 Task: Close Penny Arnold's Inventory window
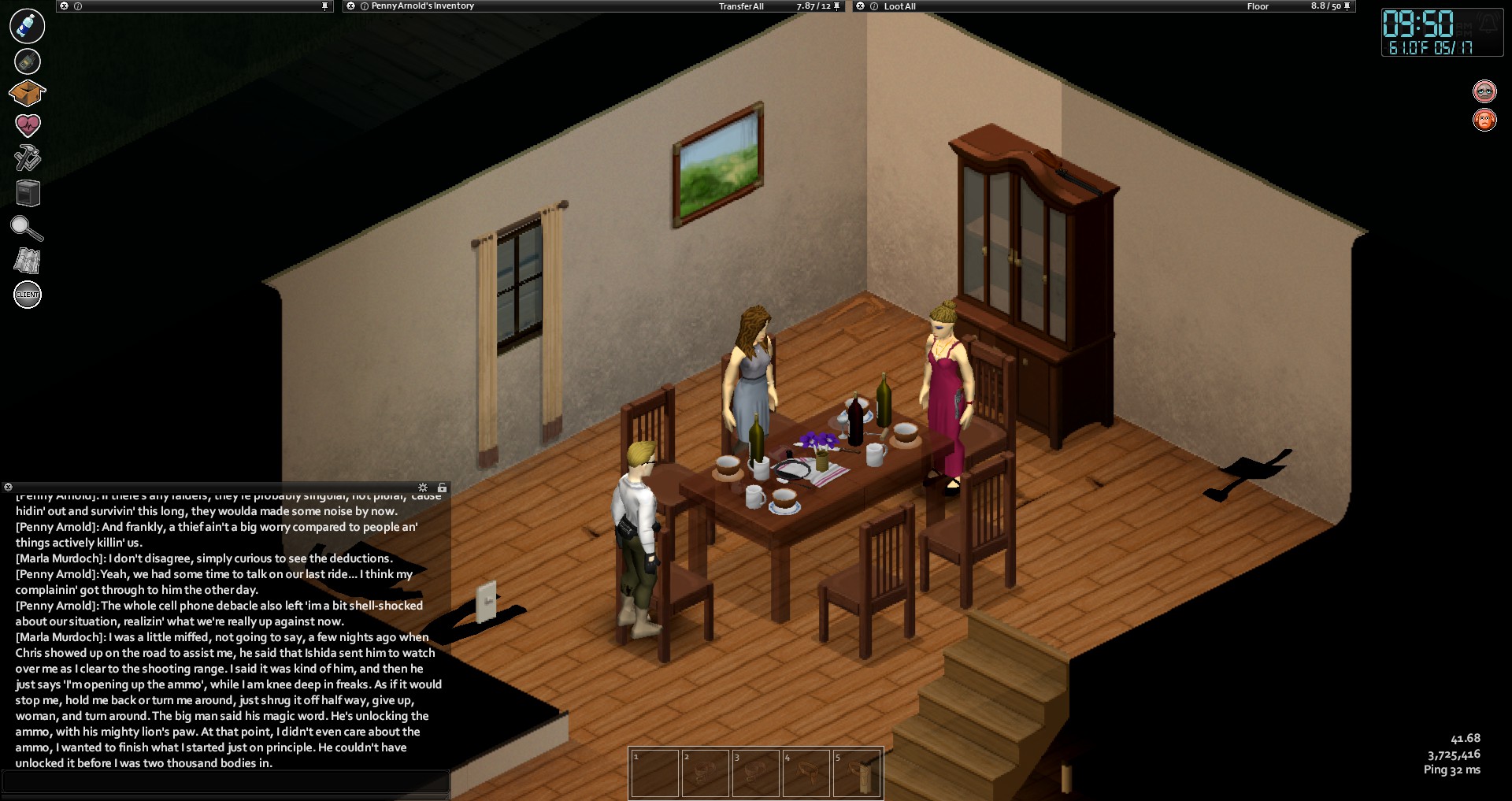click(351, 6)
